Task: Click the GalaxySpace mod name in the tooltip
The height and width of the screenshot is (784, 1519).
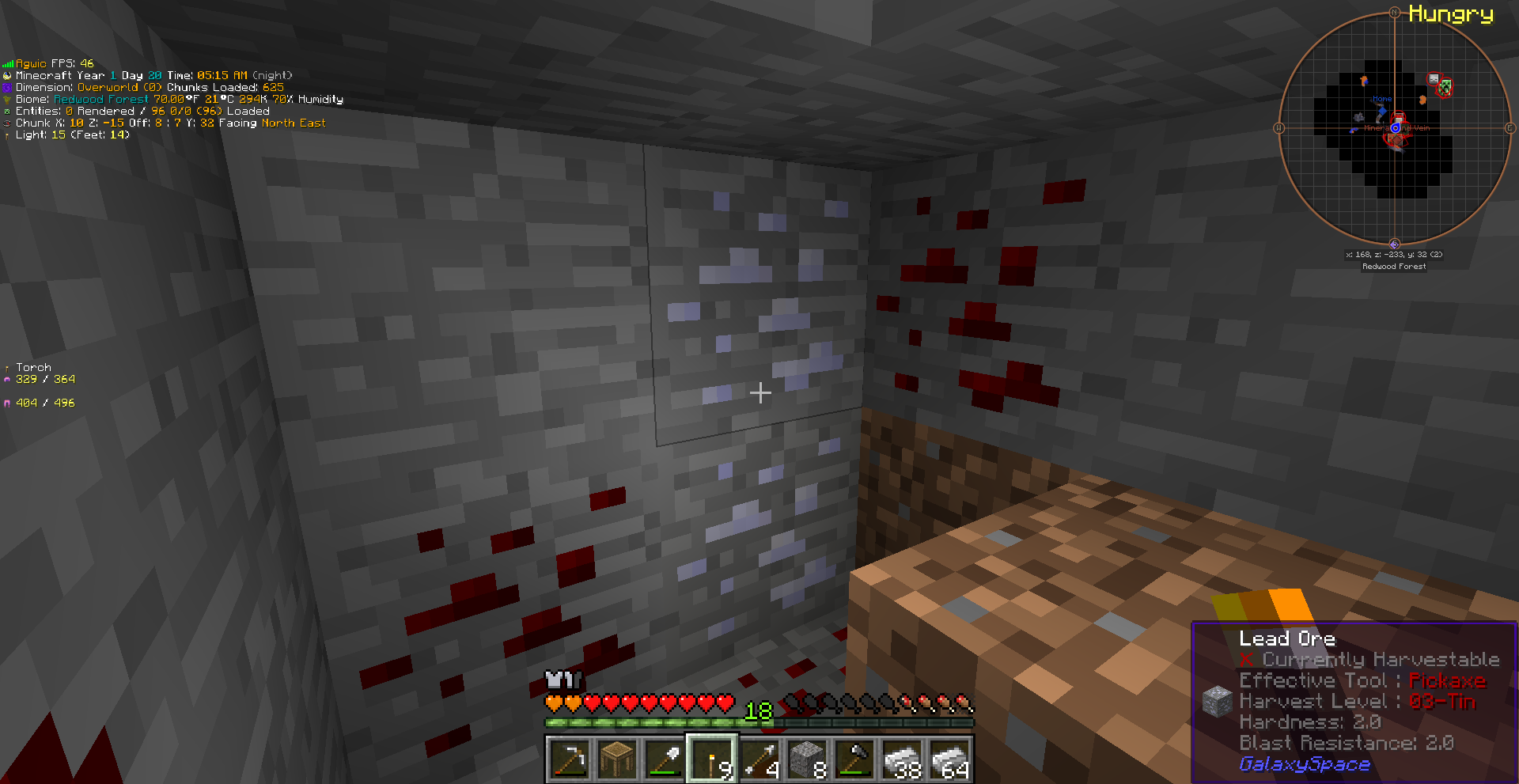Action: tap(1304, 764)
